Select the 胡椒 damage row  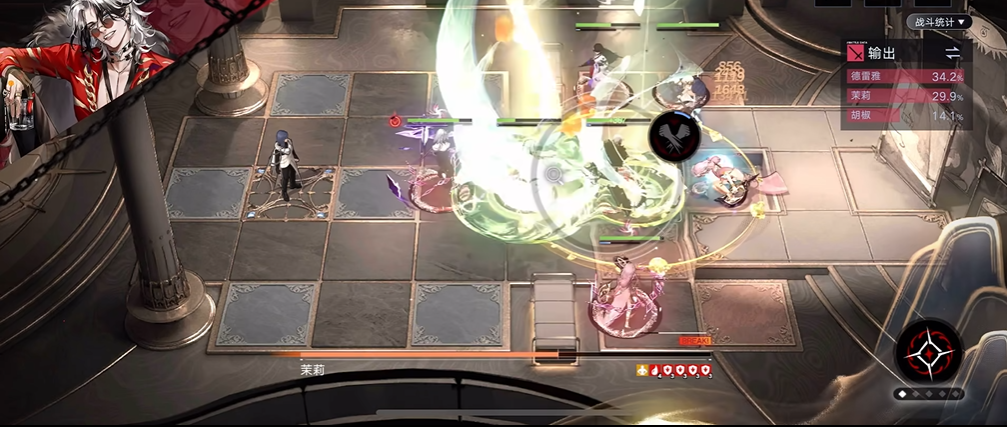click(x=905, y=116)
